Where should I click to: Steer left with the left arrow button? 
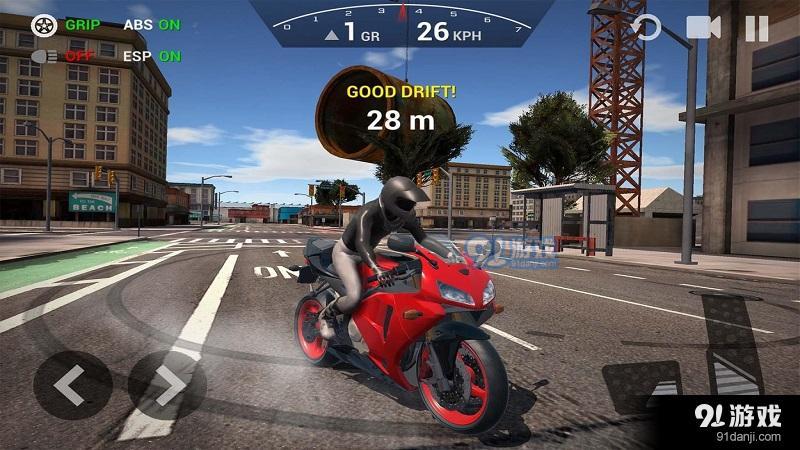click(x=71, y=386)
